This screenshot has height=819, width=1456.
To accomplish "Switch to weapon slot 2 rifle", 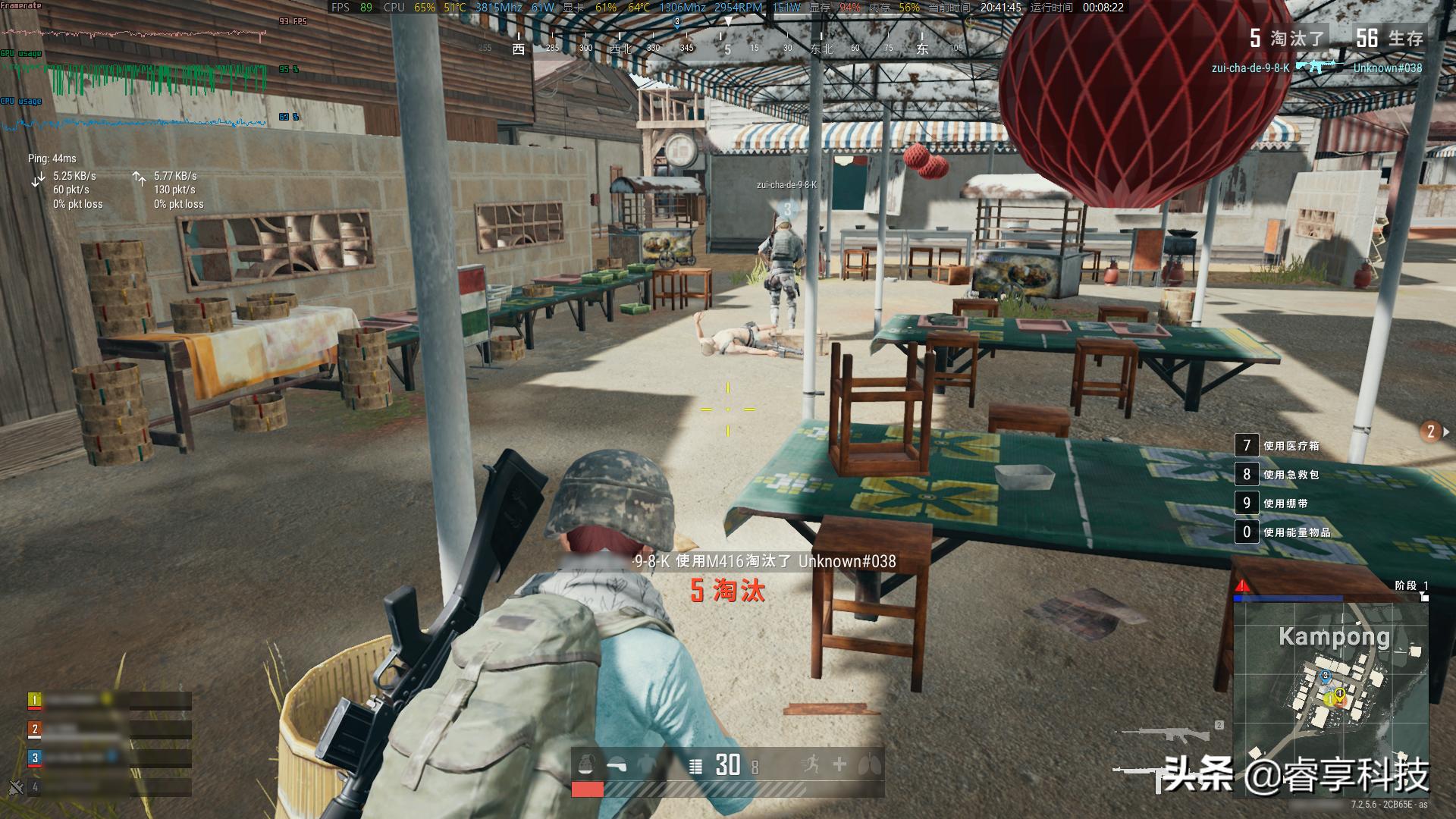I will (x=1168, y=733).
